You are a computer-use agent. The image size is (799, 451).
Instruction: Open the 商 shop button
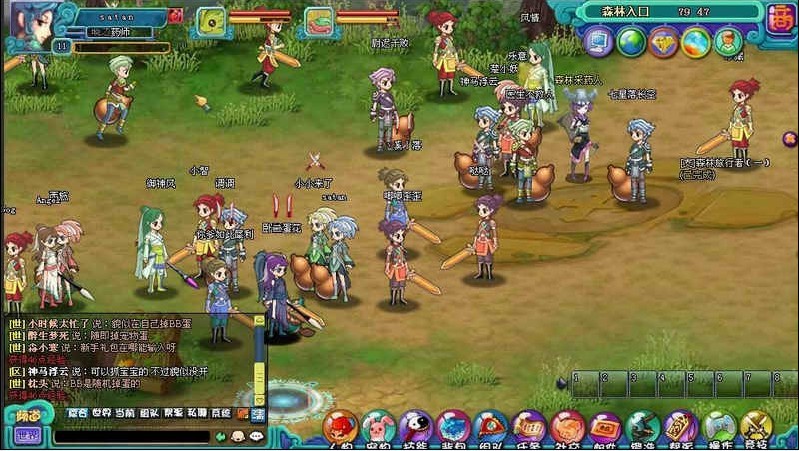pyautogui.click(x=780, y=17)
